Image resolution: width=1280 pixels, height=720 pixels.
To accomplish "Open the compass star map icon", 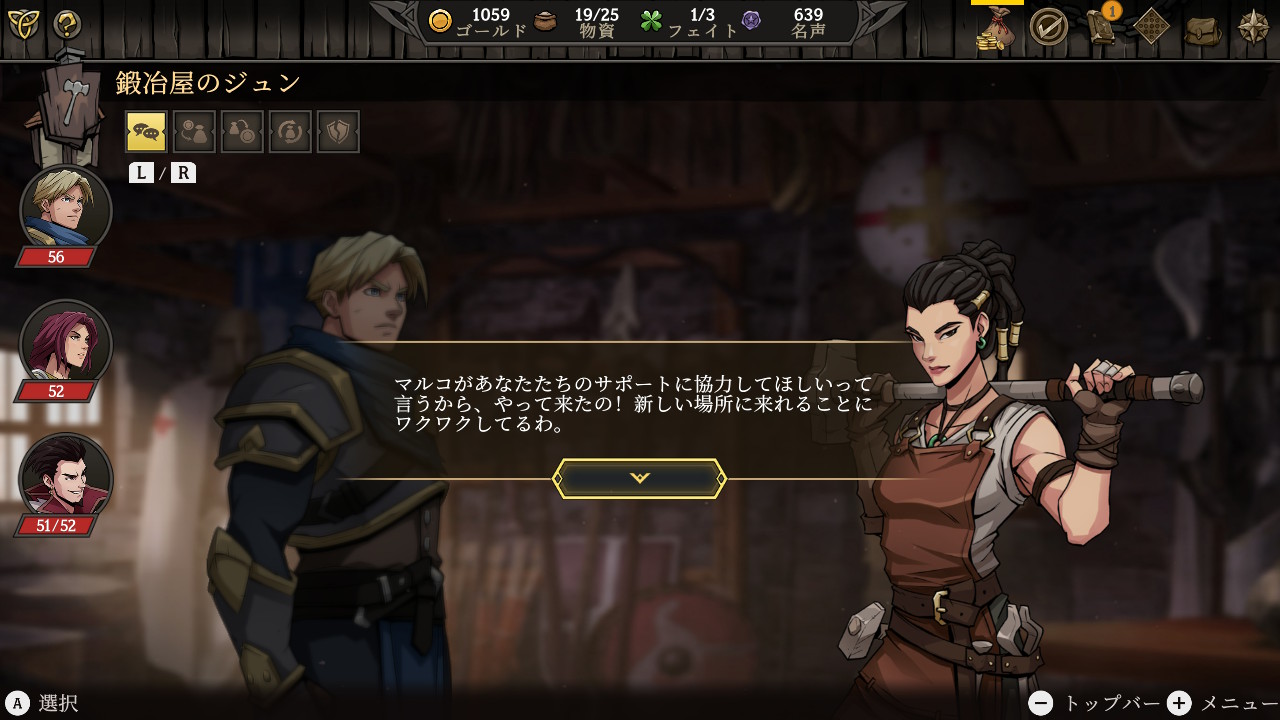I will 1254,27.
